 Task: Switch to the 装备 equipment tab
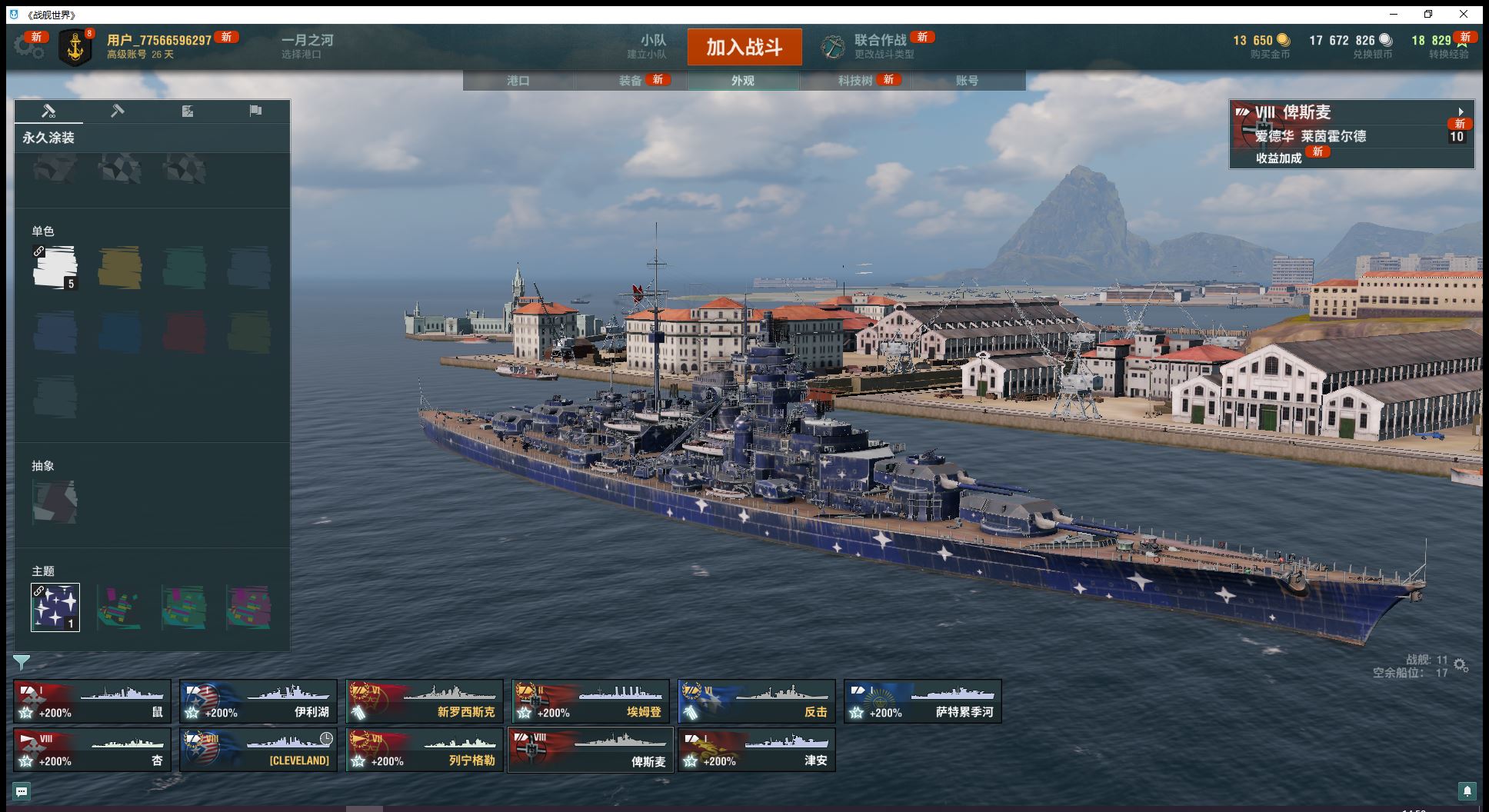point(631,81)
